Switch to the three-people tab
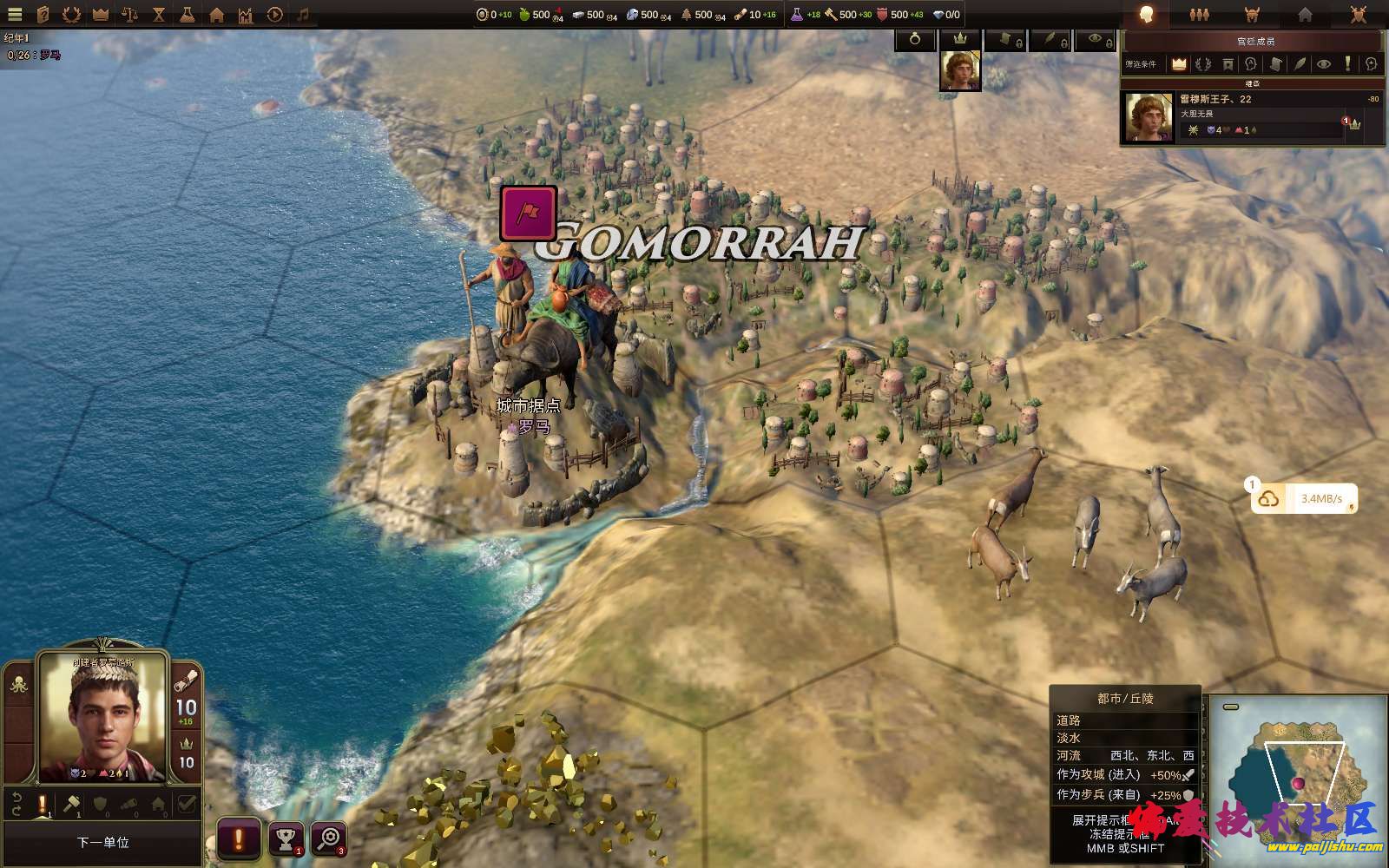1389x868 pixels. click(x=1199, y=14)
